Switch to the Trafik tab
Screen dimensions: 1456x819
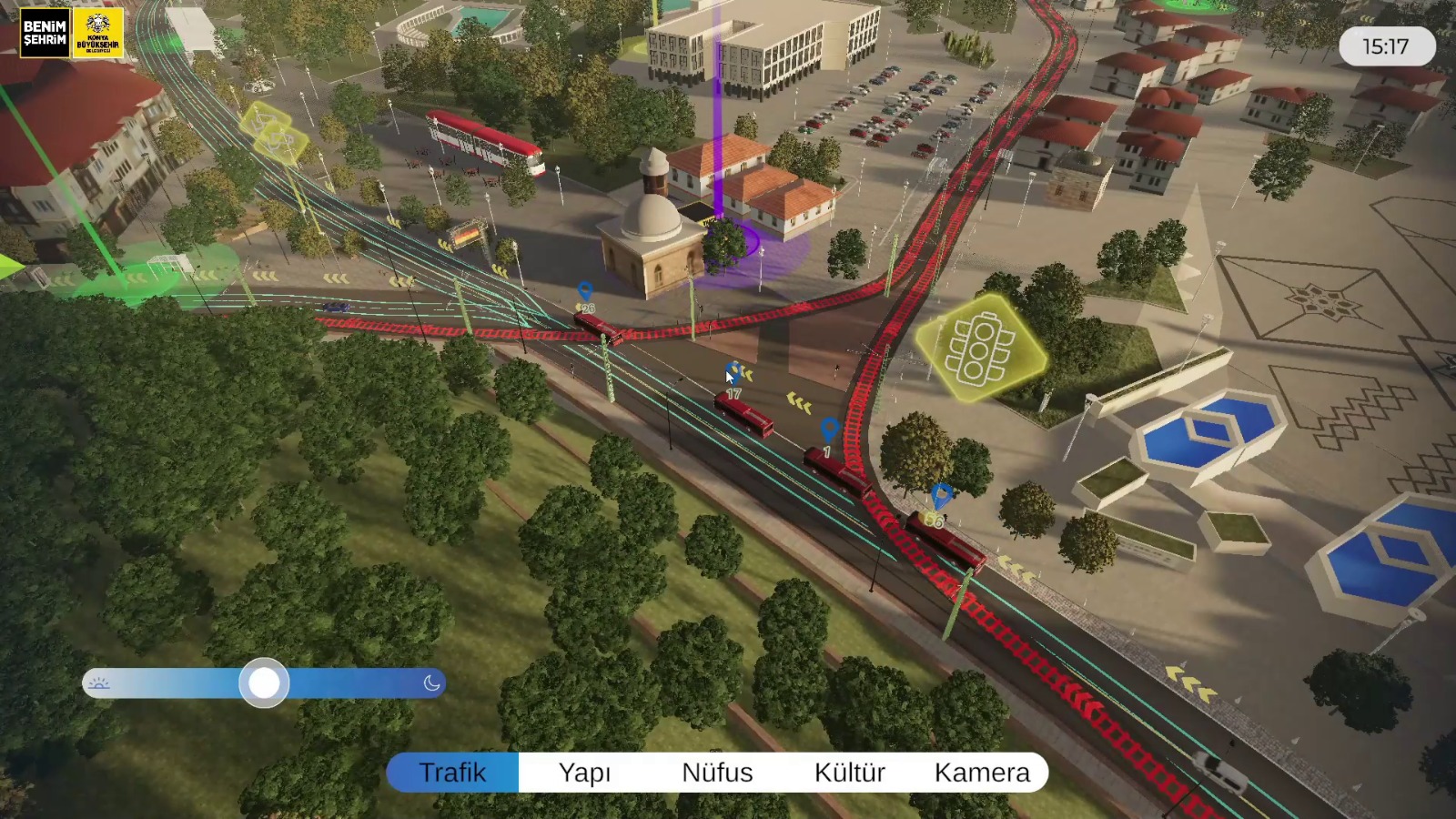pyautogui.click(x=452, y=773)
